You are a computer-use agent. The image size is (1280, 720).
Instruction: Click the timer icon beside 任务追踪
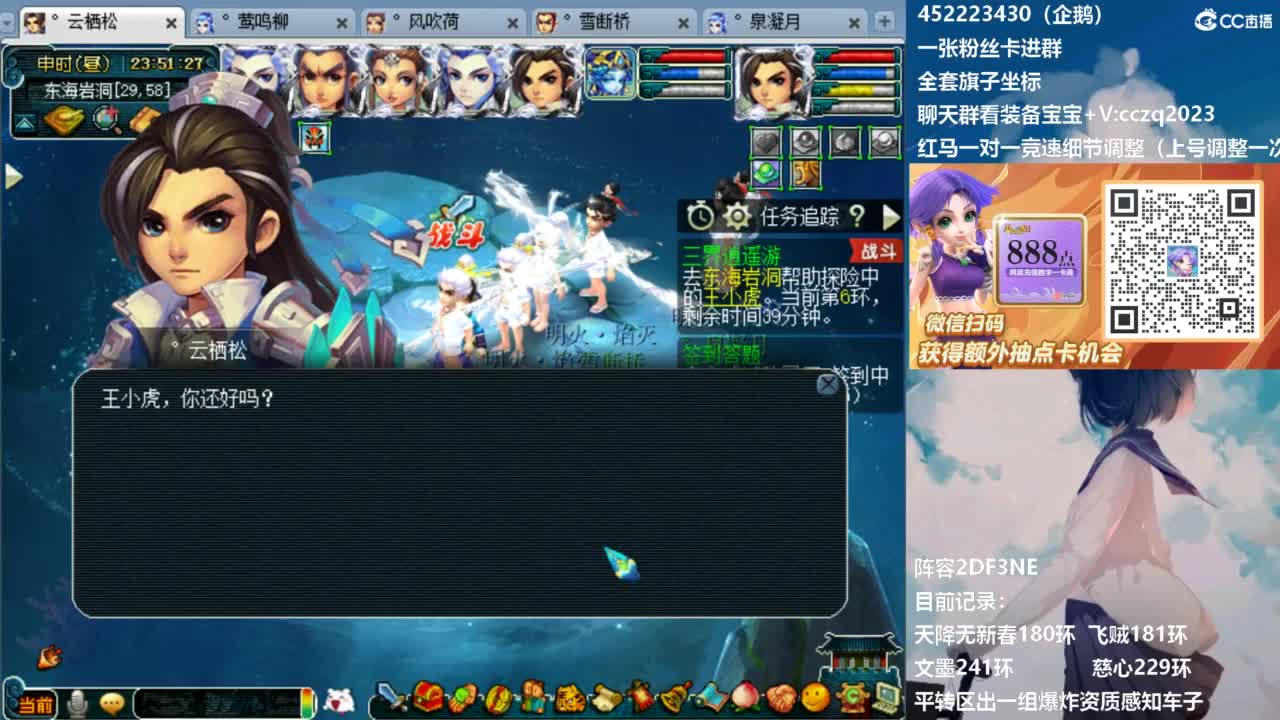pos(700,216)
